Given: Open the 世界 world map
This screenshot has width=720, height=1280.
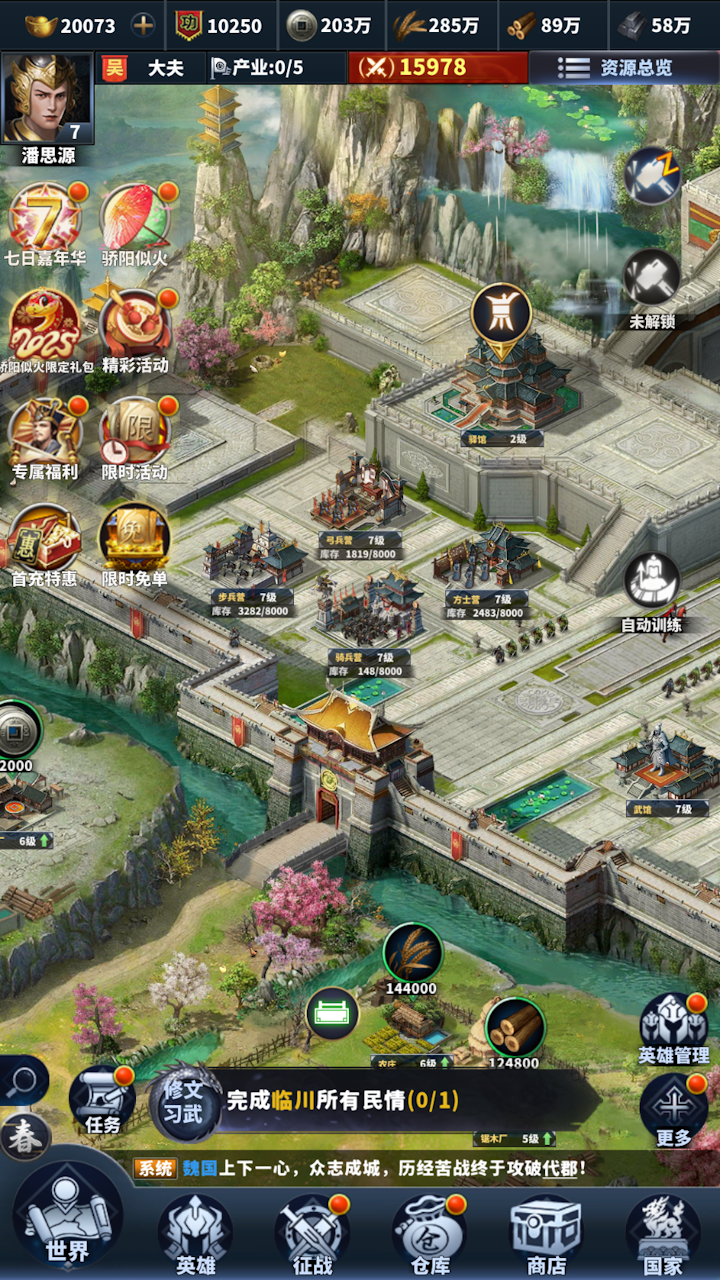Looking at the screenshot, I should point(66,1222).
